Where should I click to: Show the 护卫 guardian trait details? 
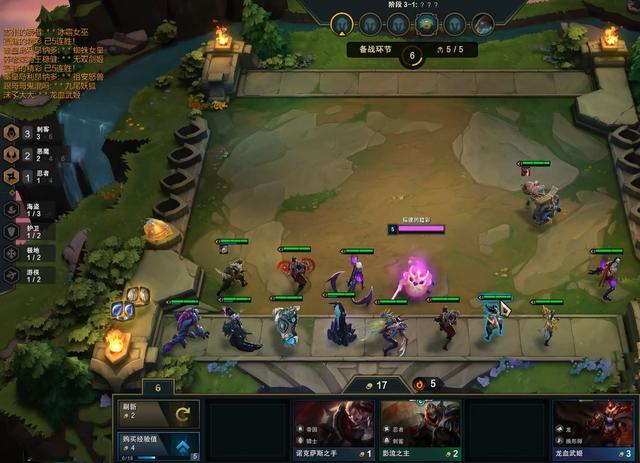pyautogui.click(x=26, y=231)
